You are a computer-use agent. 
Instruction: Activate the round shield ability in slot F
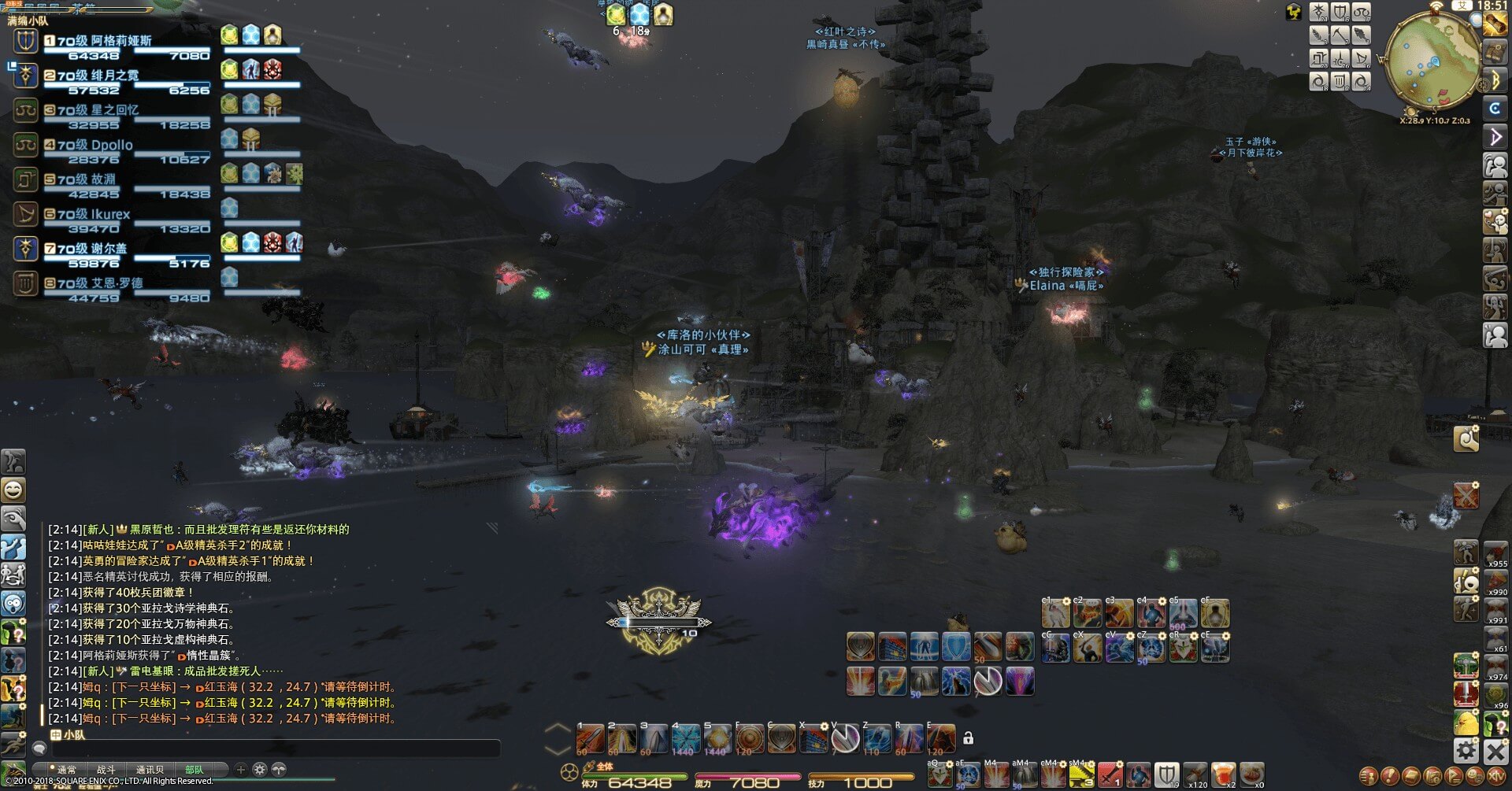(749, 739)
